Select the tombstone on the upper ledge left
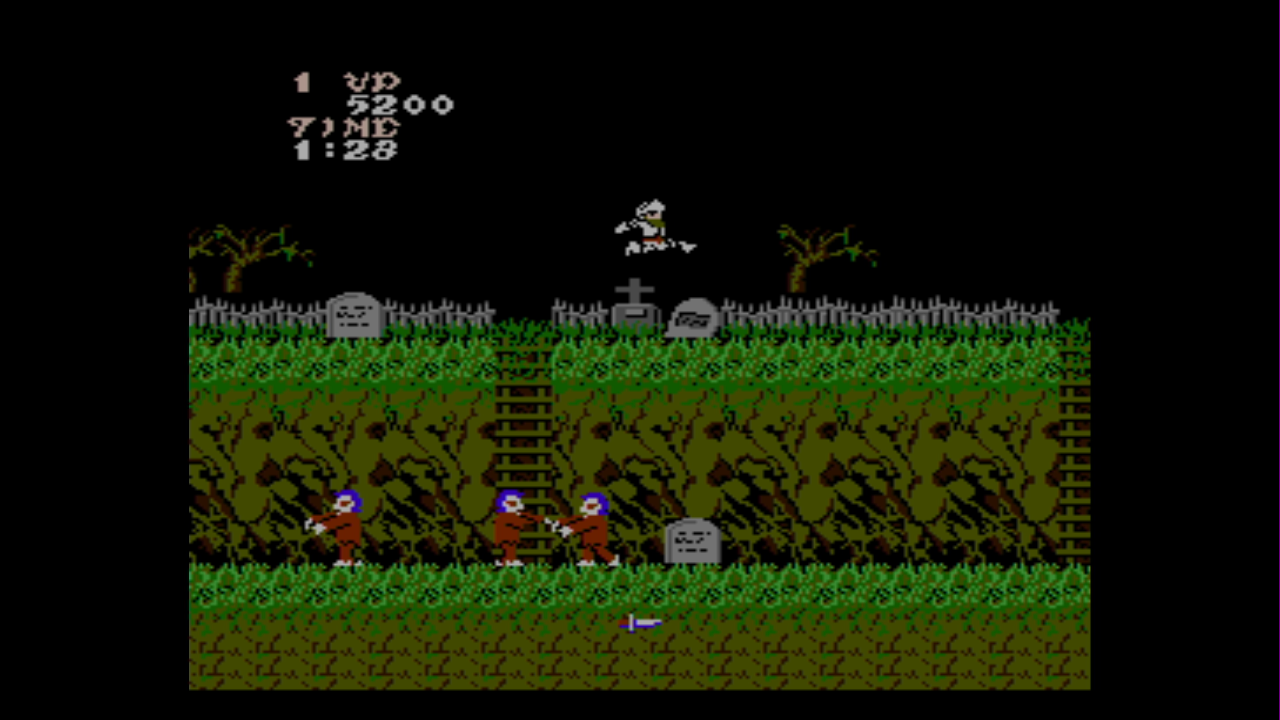The height and width of the screenshot is (720, 1280). click(x=353, y=315)
